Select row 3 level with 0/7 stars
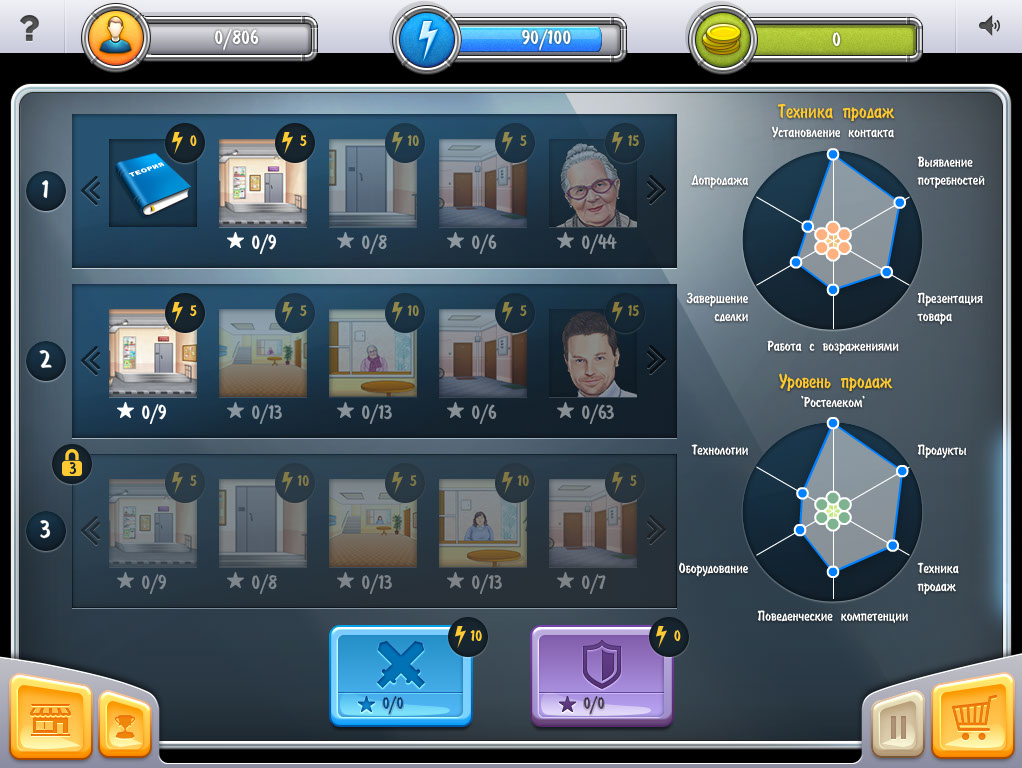 pyautogui.click(x=592, y=524)
